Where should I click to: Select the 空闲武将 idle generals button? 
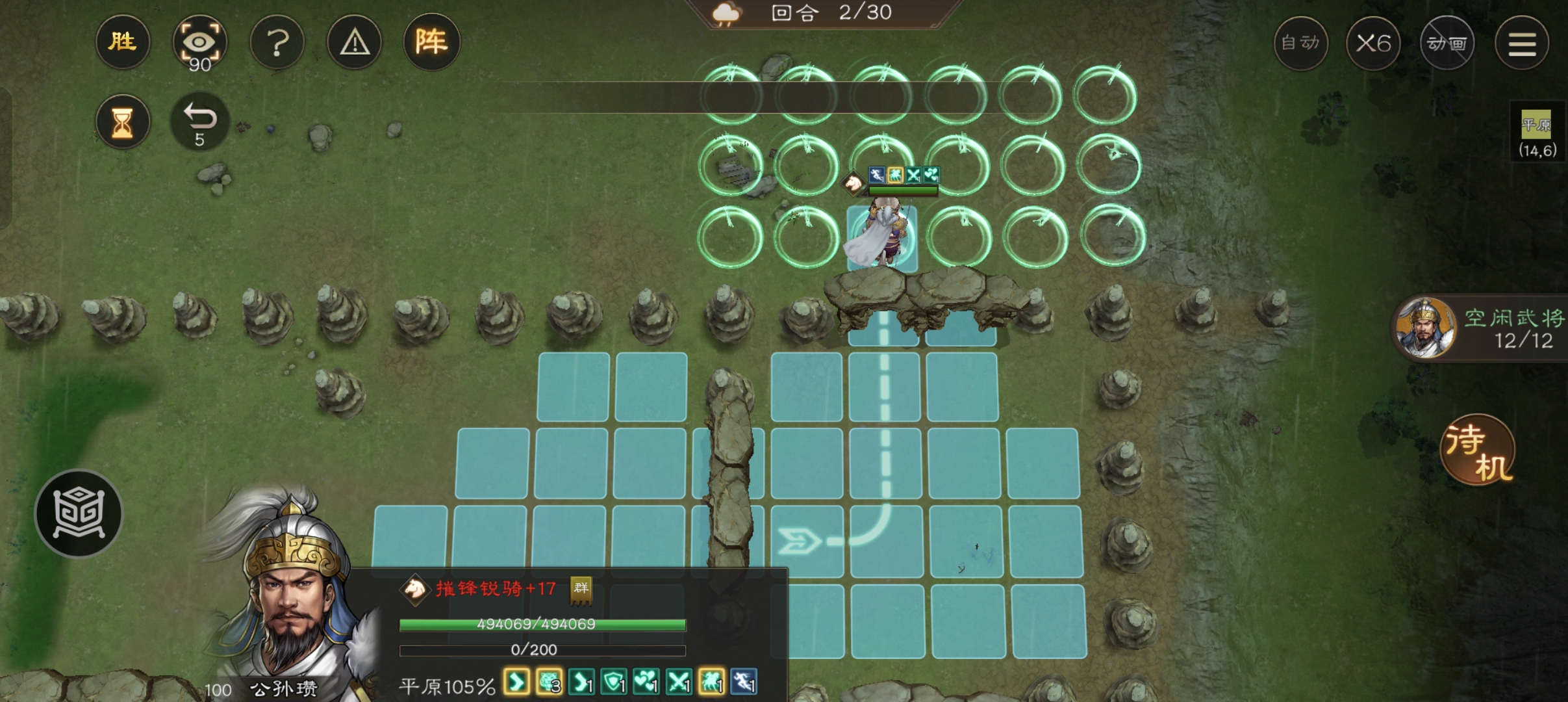[1481, 328]
